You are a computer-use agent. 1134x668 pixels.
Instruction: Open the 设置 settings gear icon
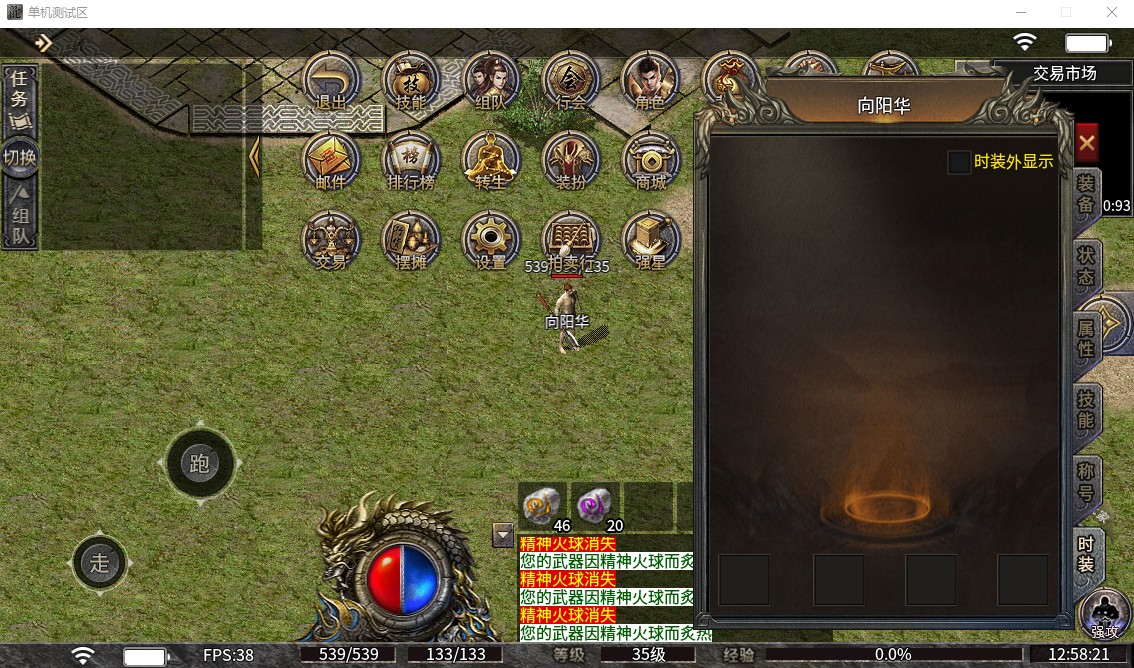pyautogui.click(x=491, y=240)
